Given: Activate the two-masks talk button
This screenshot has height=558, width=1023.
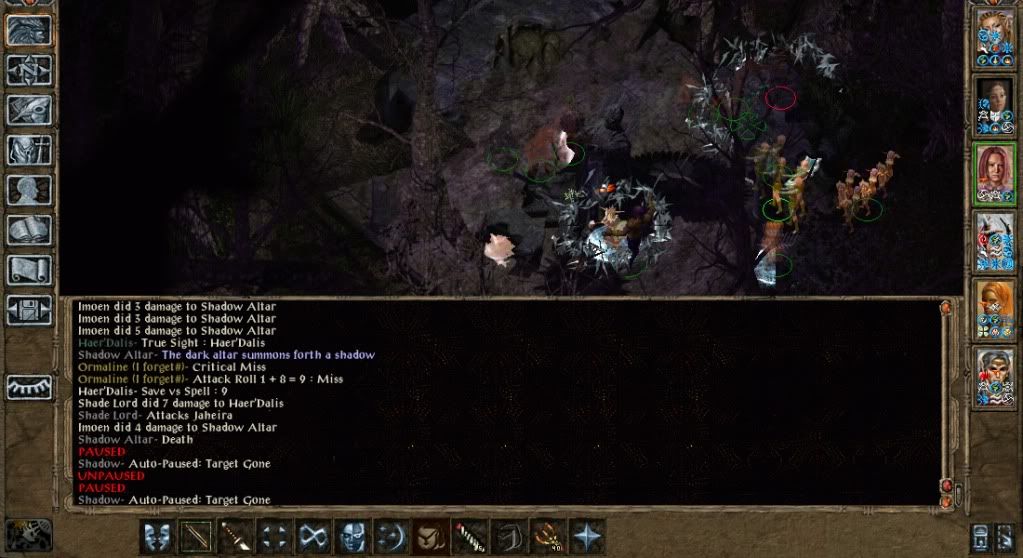Looking at the screenshot, I should coord(157,535).
